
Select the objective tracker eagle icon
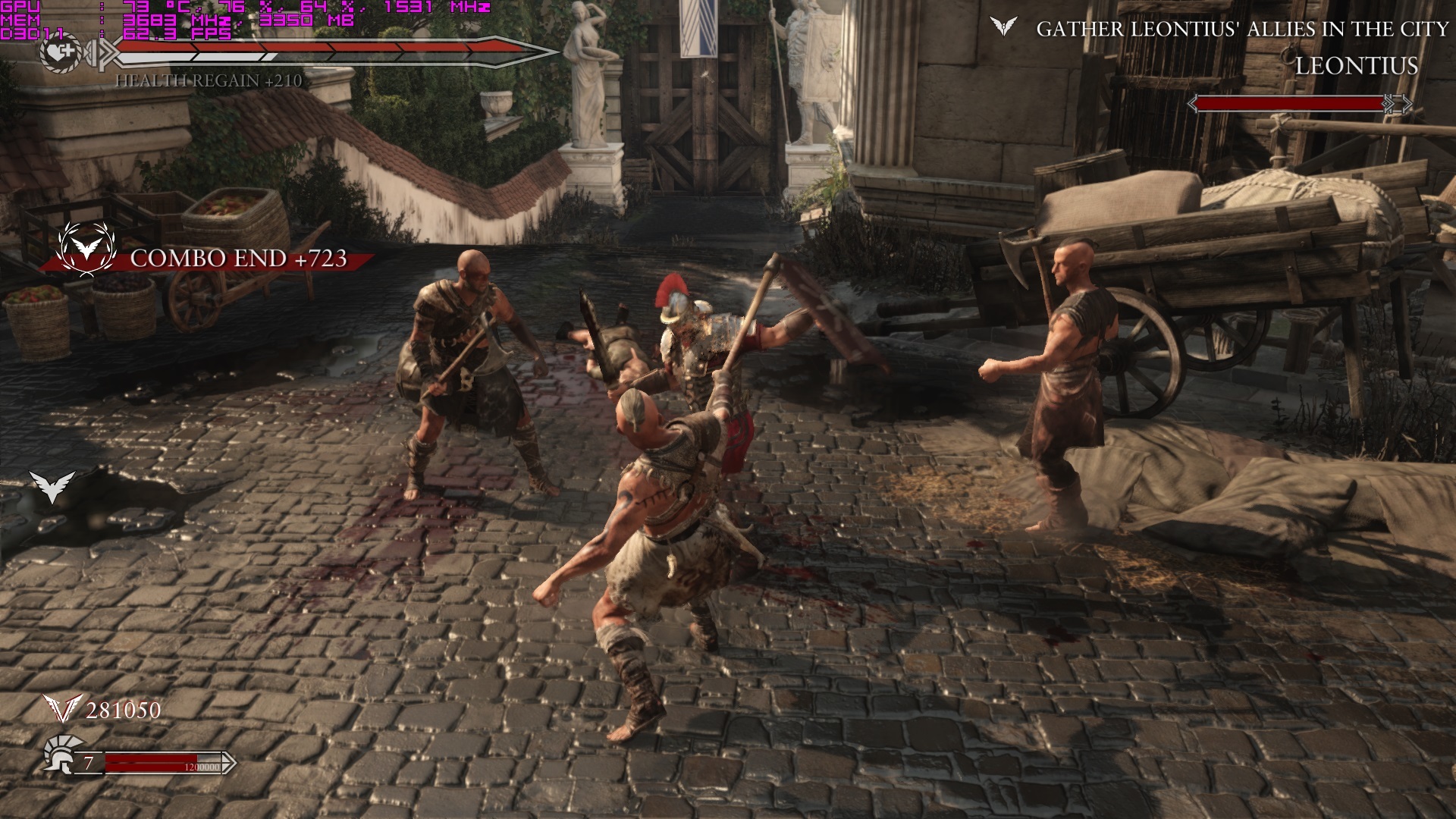tap(1003, 27)
